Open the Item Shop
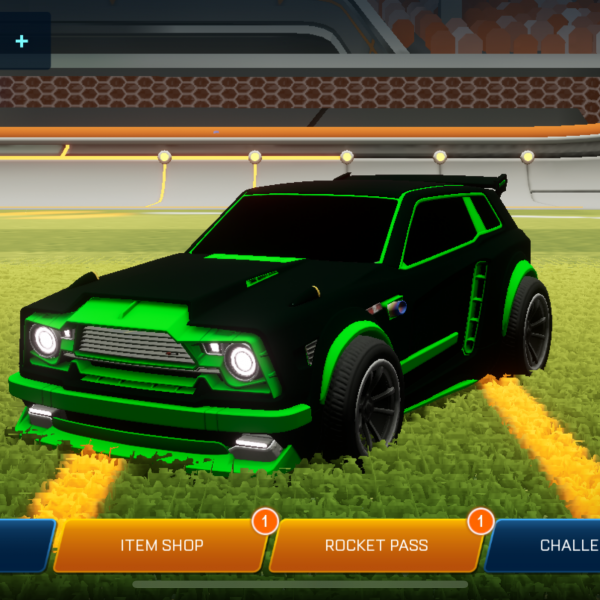 coord(162,546)
